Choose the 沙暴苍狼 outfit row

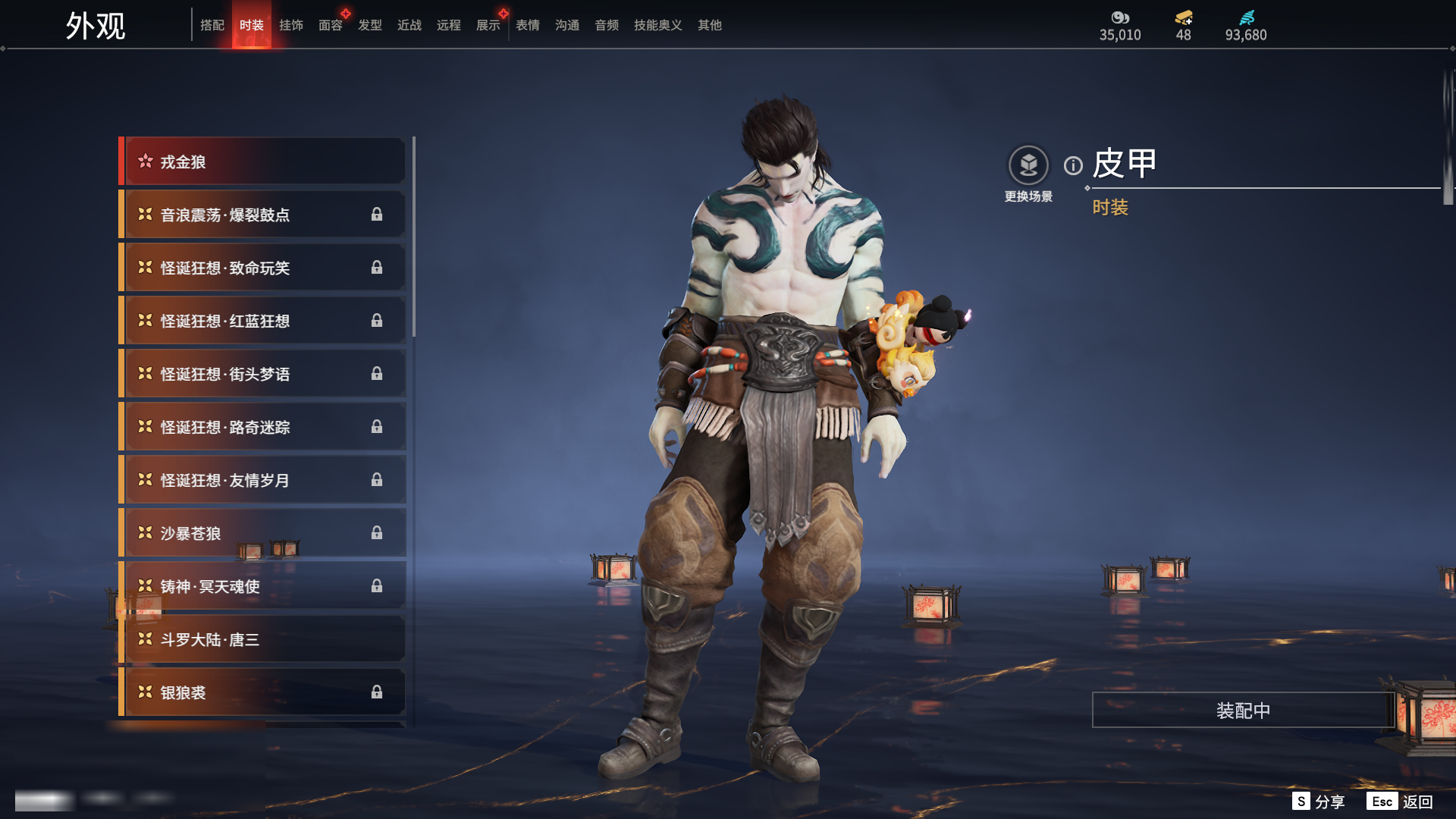pos(262,533)
